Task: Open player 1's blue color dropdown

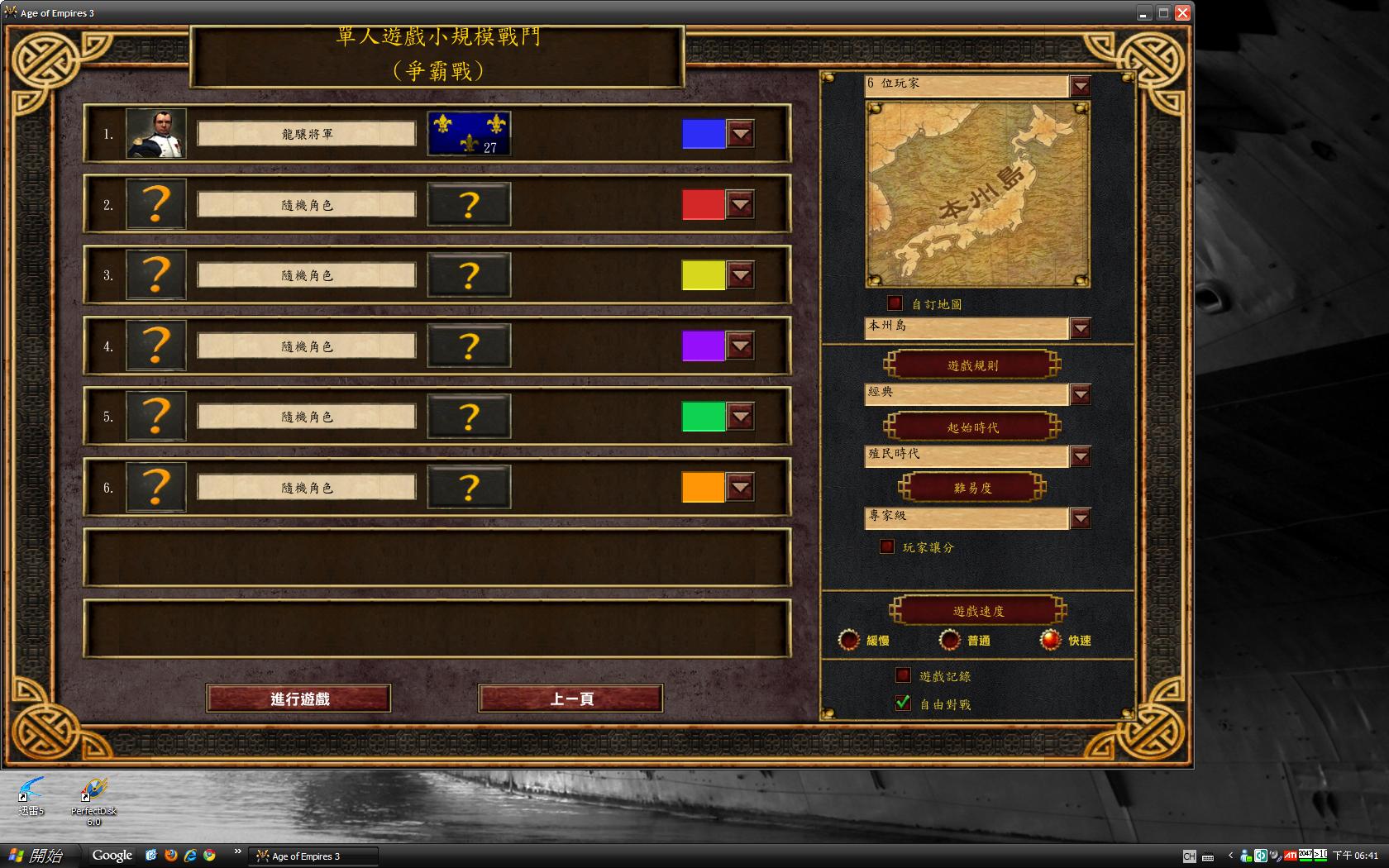Action: point(740,133)
